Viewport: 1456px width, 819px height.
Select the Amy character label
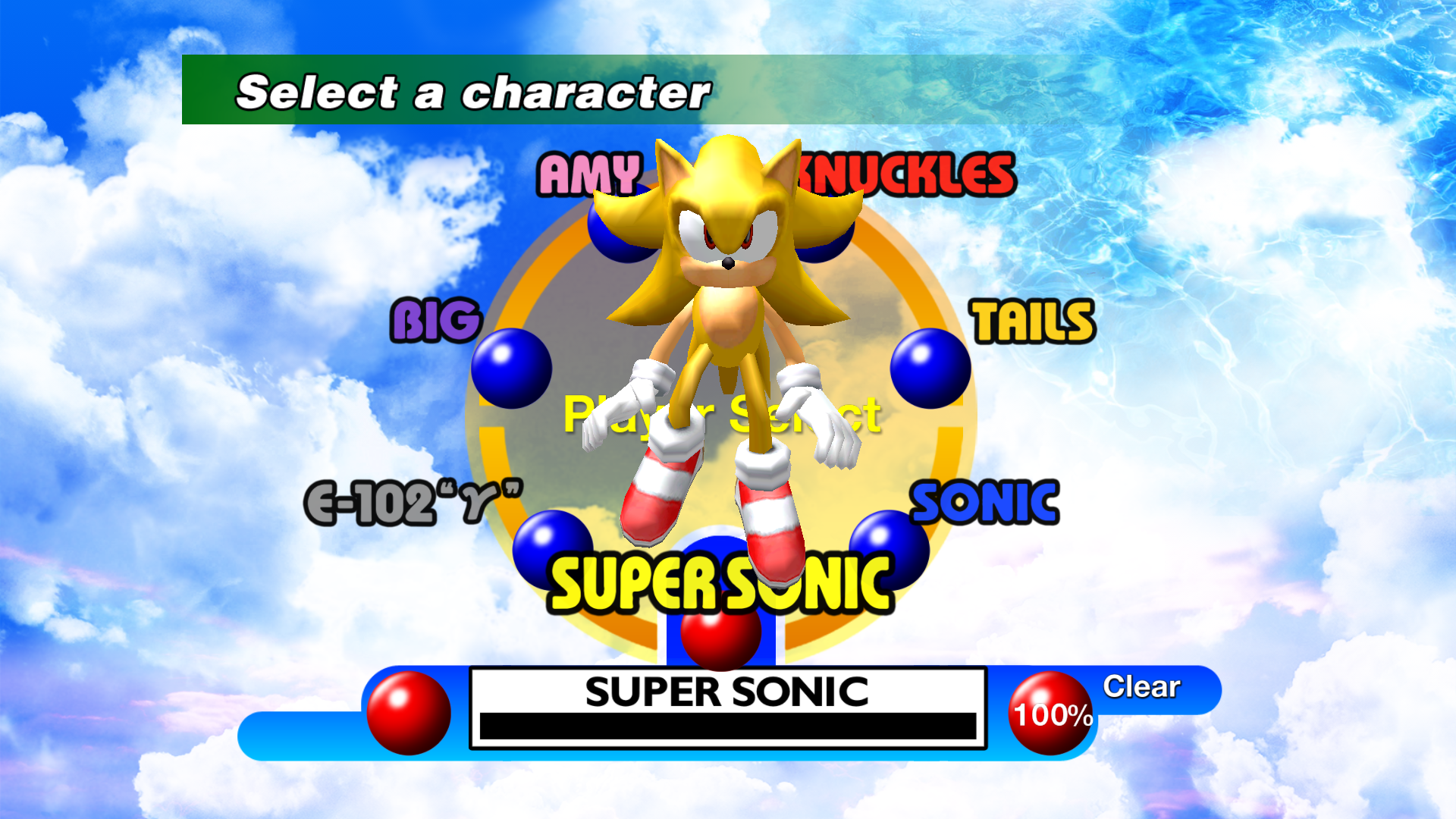pyautogui.click(x=588, y=174)
